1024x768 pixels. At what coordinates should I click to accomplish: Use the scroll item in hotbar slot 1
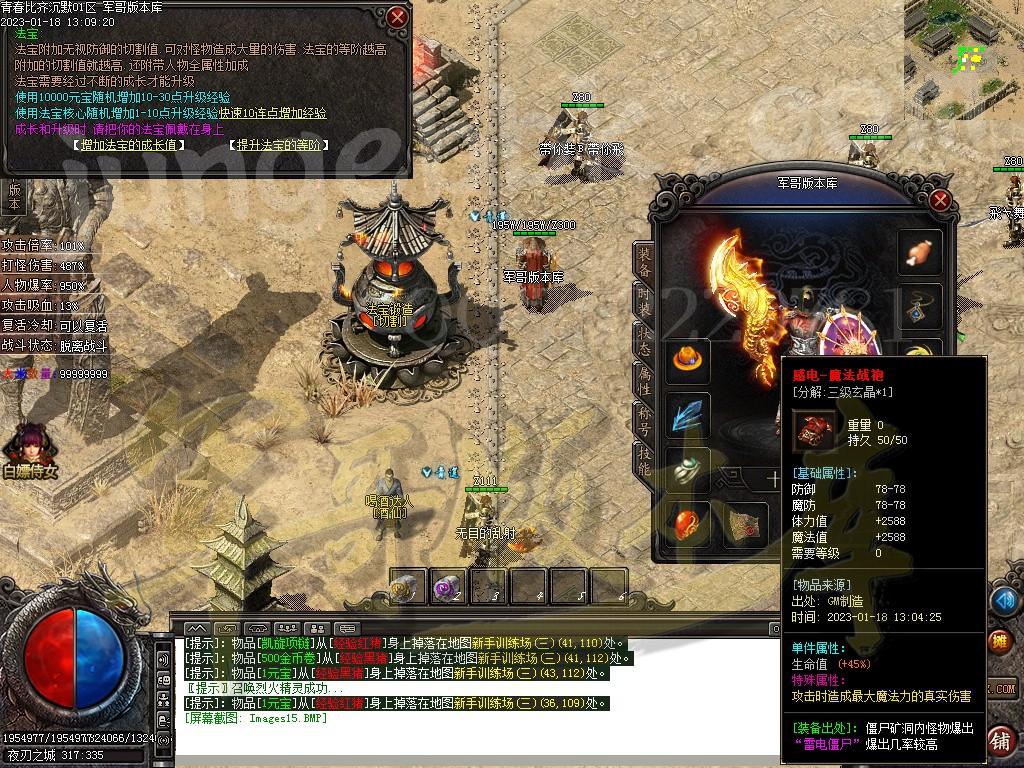[x=407, y=588]
